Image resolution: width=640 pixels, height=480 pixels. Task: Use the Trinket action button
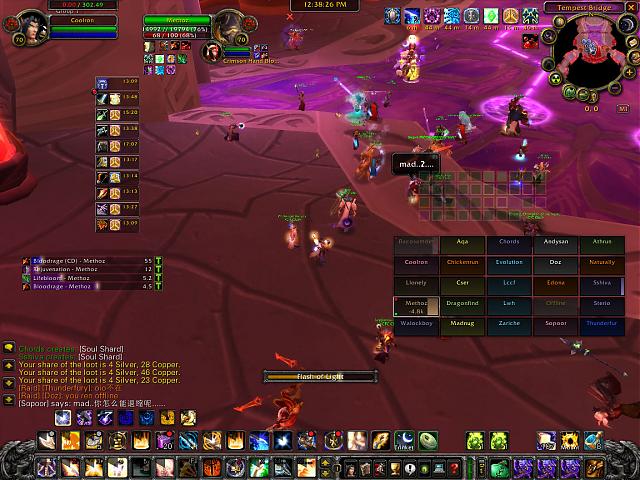pos(405,440)
